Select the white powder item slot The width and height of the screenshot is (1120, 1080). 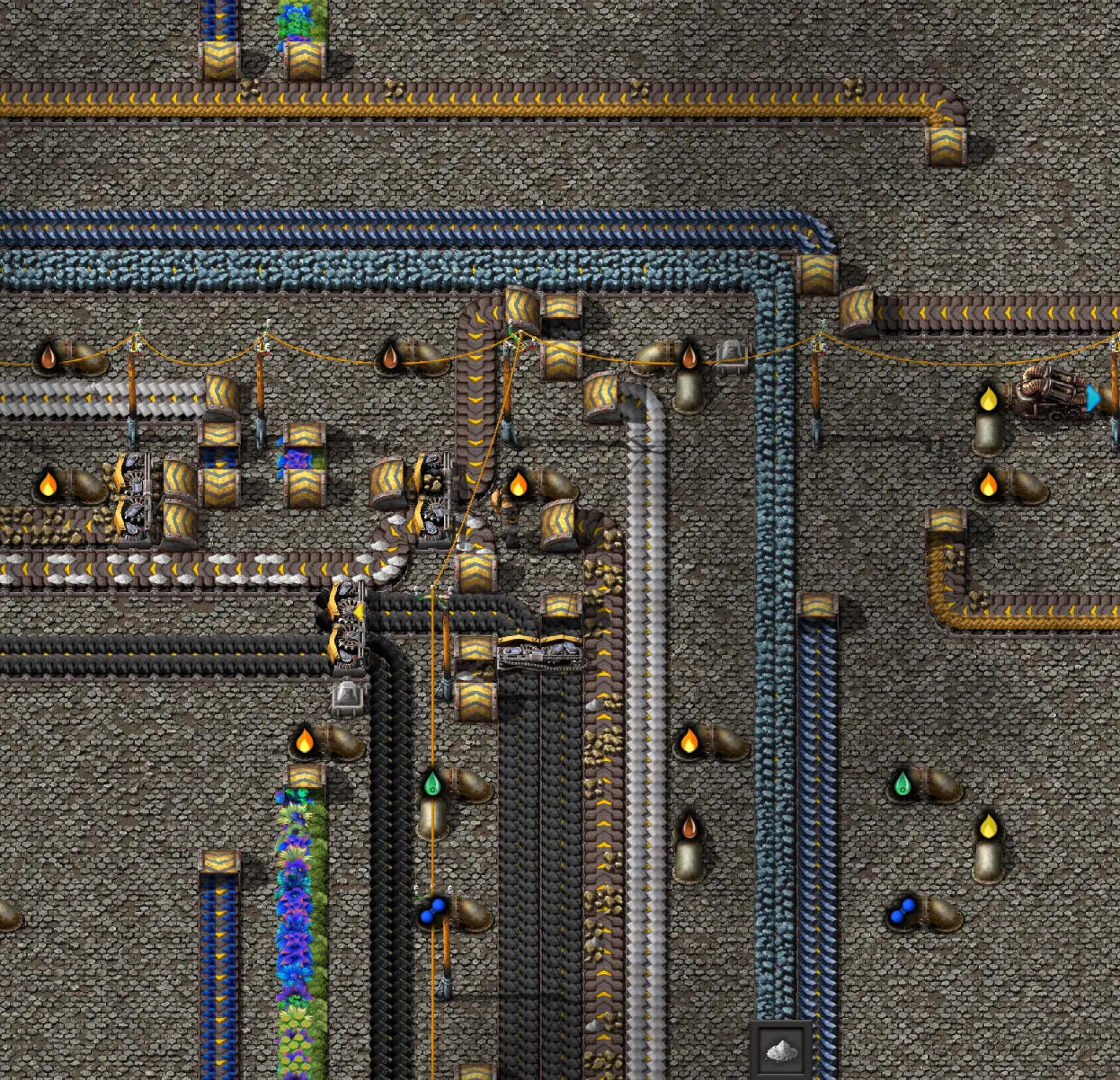click(780, 1049)
